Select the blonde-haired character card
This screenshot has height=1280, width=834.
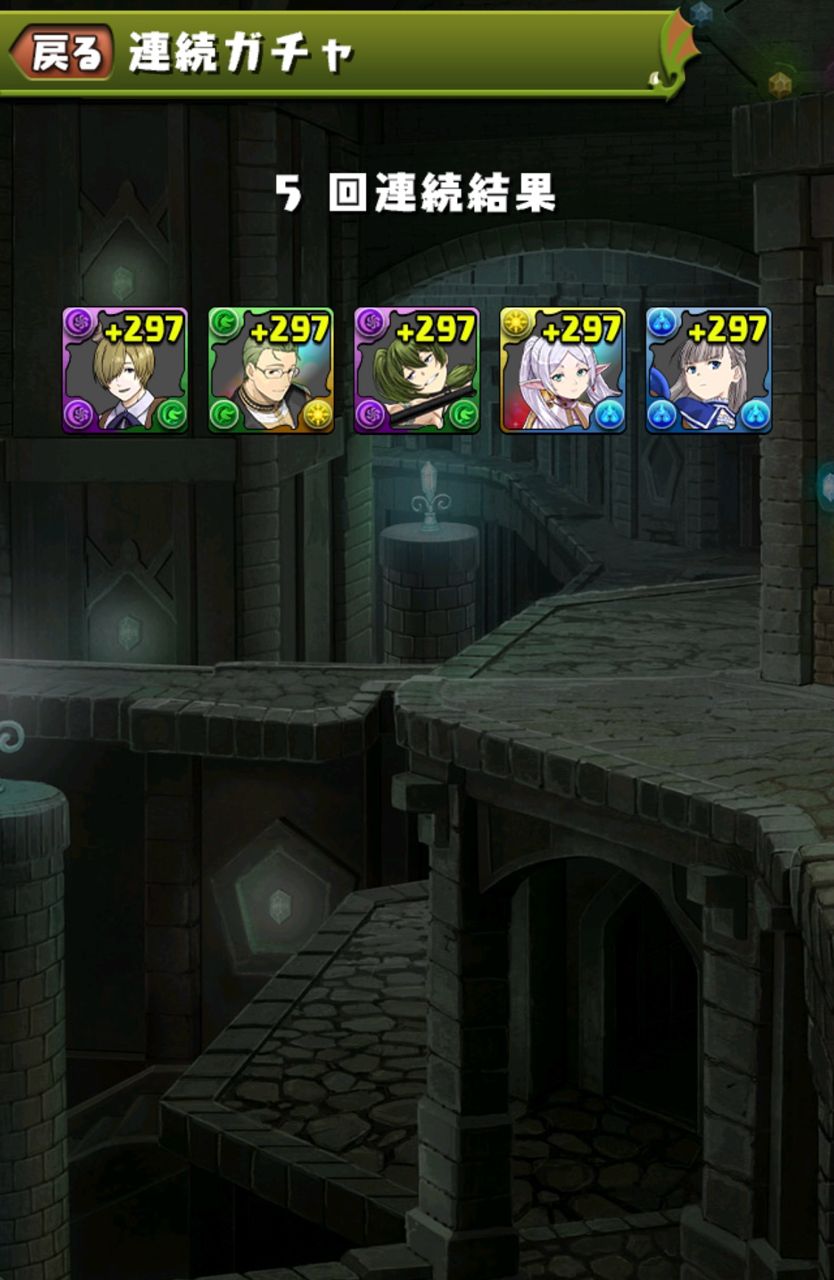pyautogui.click(x=125, y=370)
